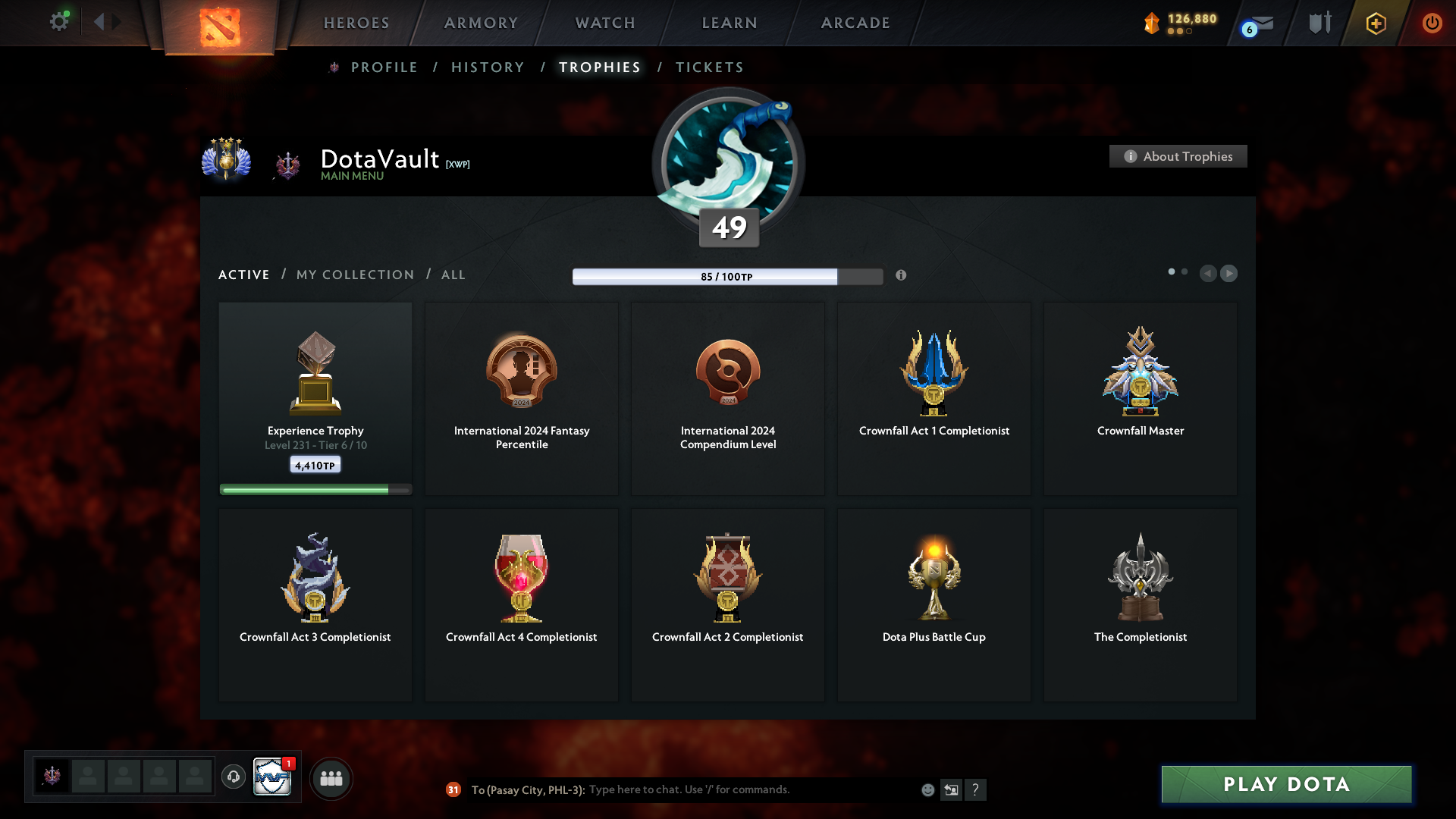This screenshot has width=1456, height=819.
Task: Focus the chat input box
Action: coord(751,789)
